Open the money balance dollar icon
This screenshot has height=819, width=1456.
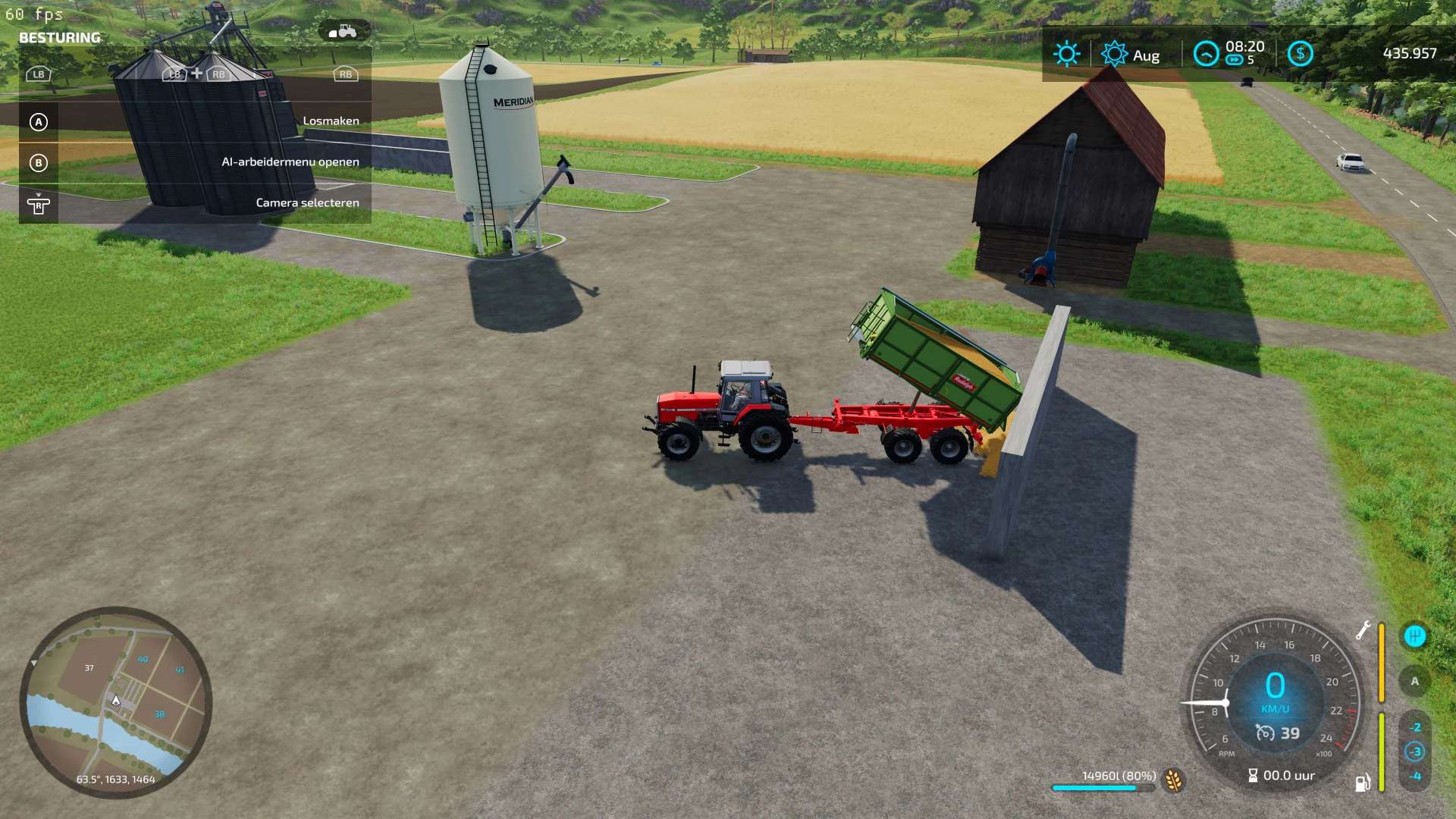1300,54
